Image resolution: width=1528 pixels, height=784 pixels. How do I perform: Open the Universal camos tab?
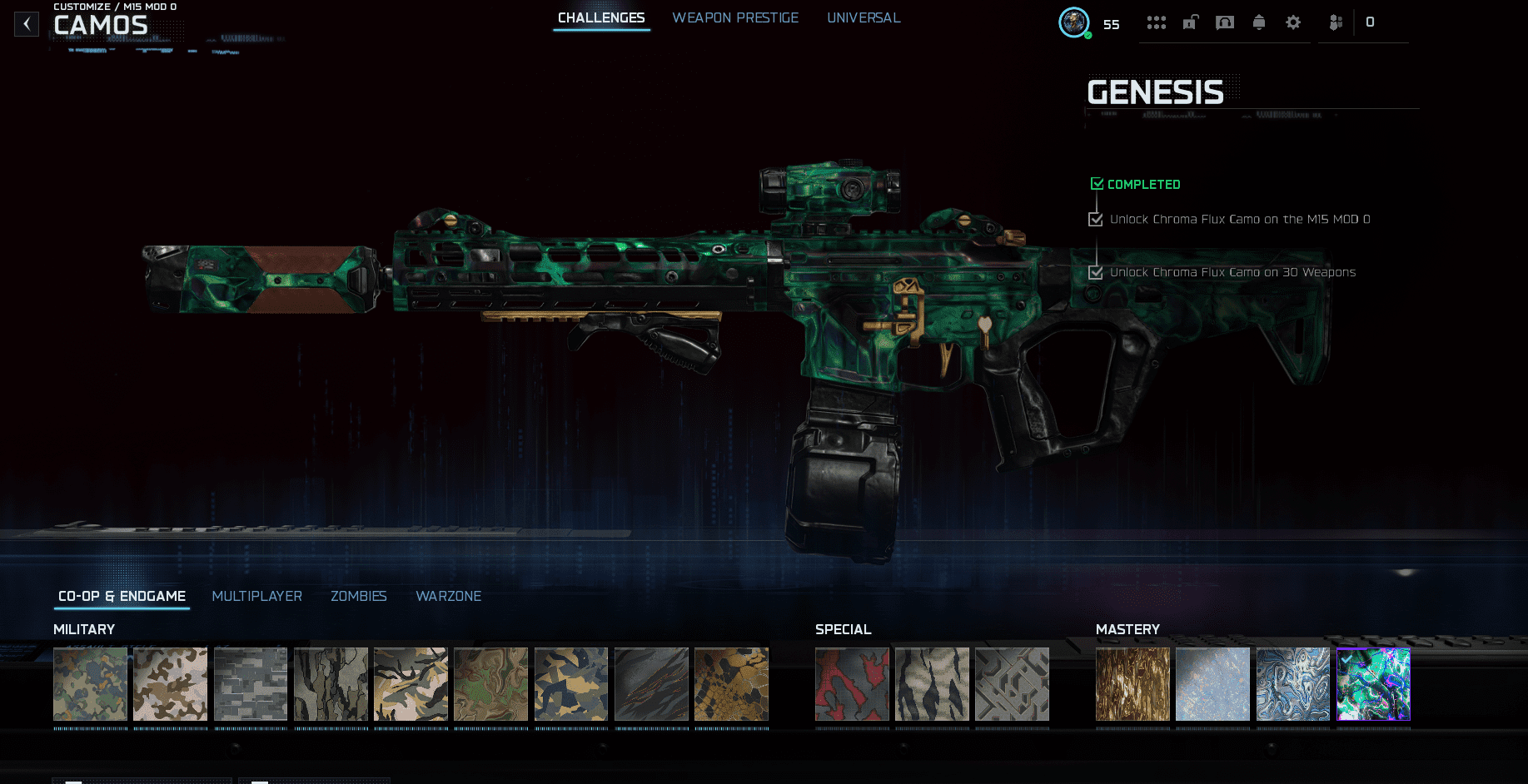click(x=864, y=17)
